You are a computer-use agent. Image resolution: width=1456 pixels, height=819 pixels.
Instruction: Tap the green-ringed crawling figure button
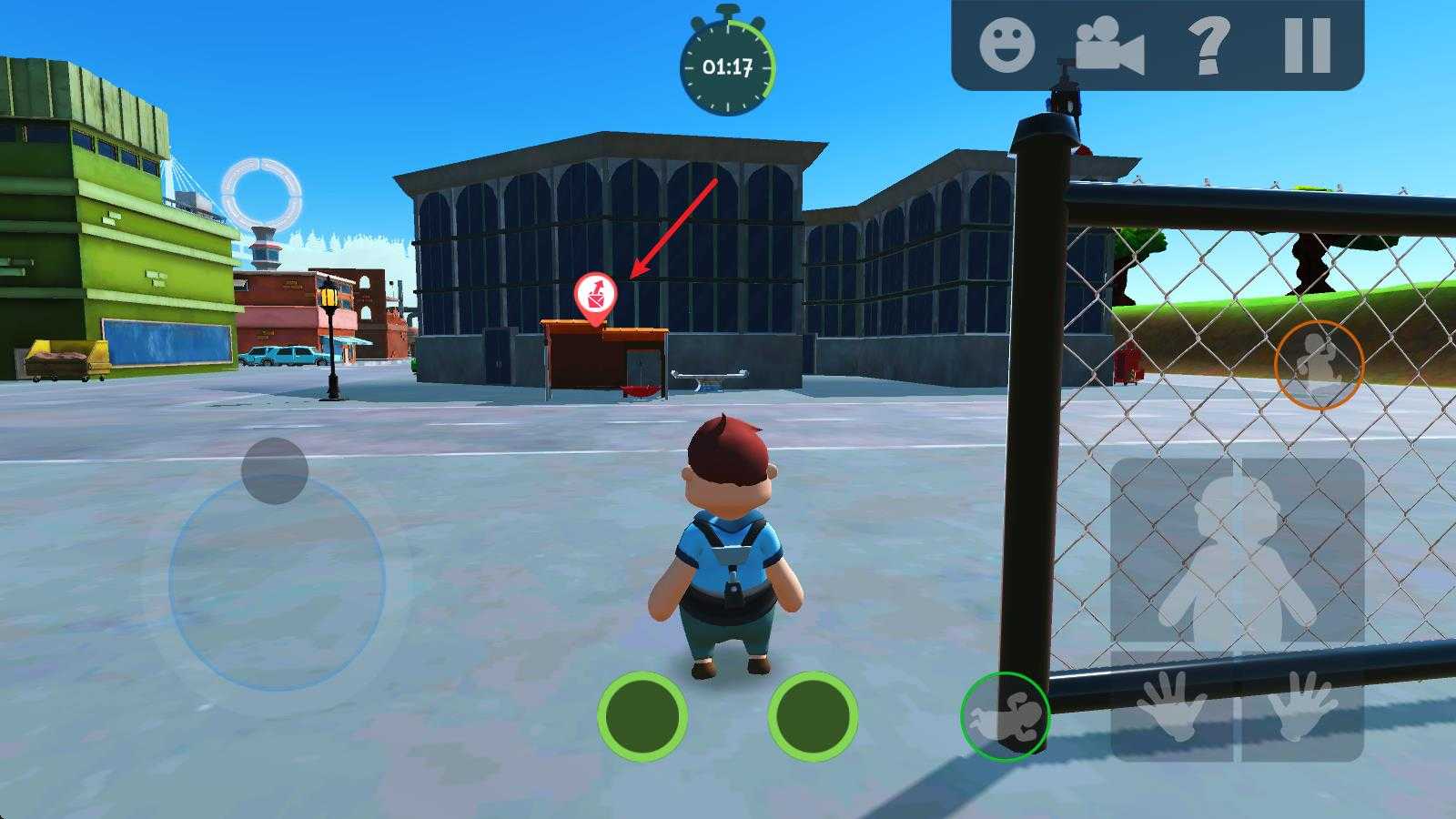coord(1005,716)
